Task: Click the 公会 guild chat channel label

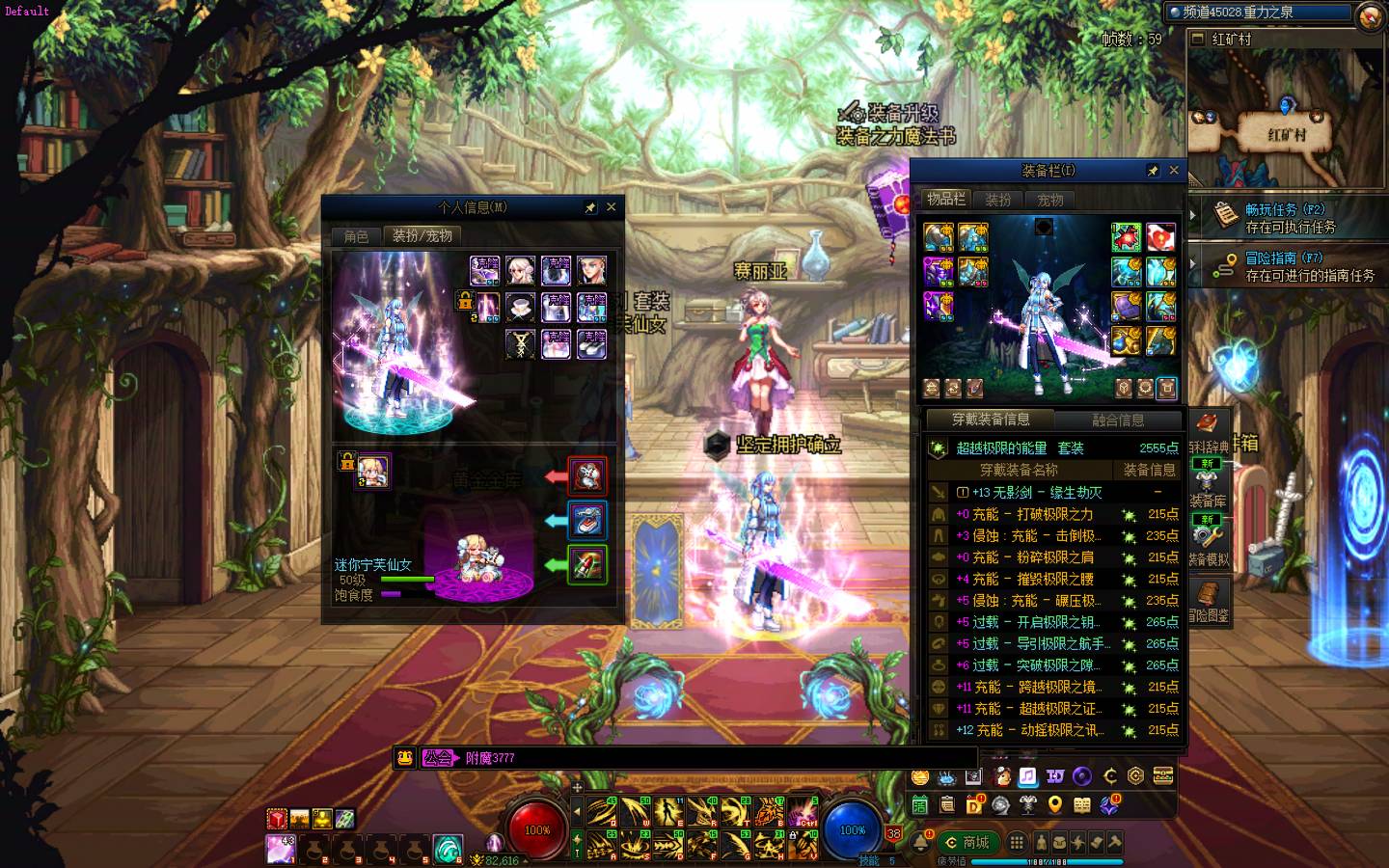Action: pyautogui.click(x=438, y=758)
